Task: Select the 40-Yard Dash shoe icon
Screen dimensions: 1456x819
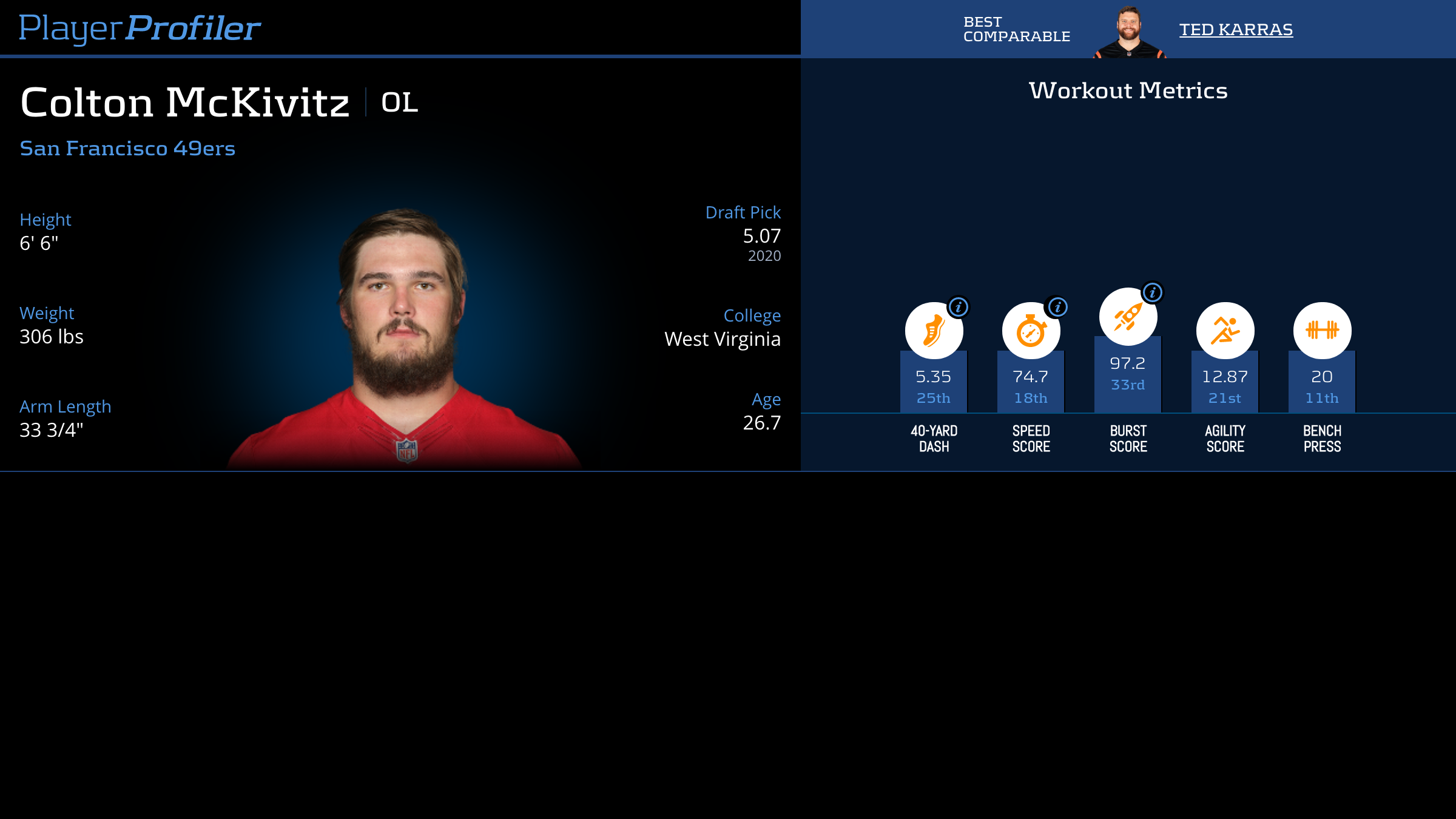Action: 934,331
